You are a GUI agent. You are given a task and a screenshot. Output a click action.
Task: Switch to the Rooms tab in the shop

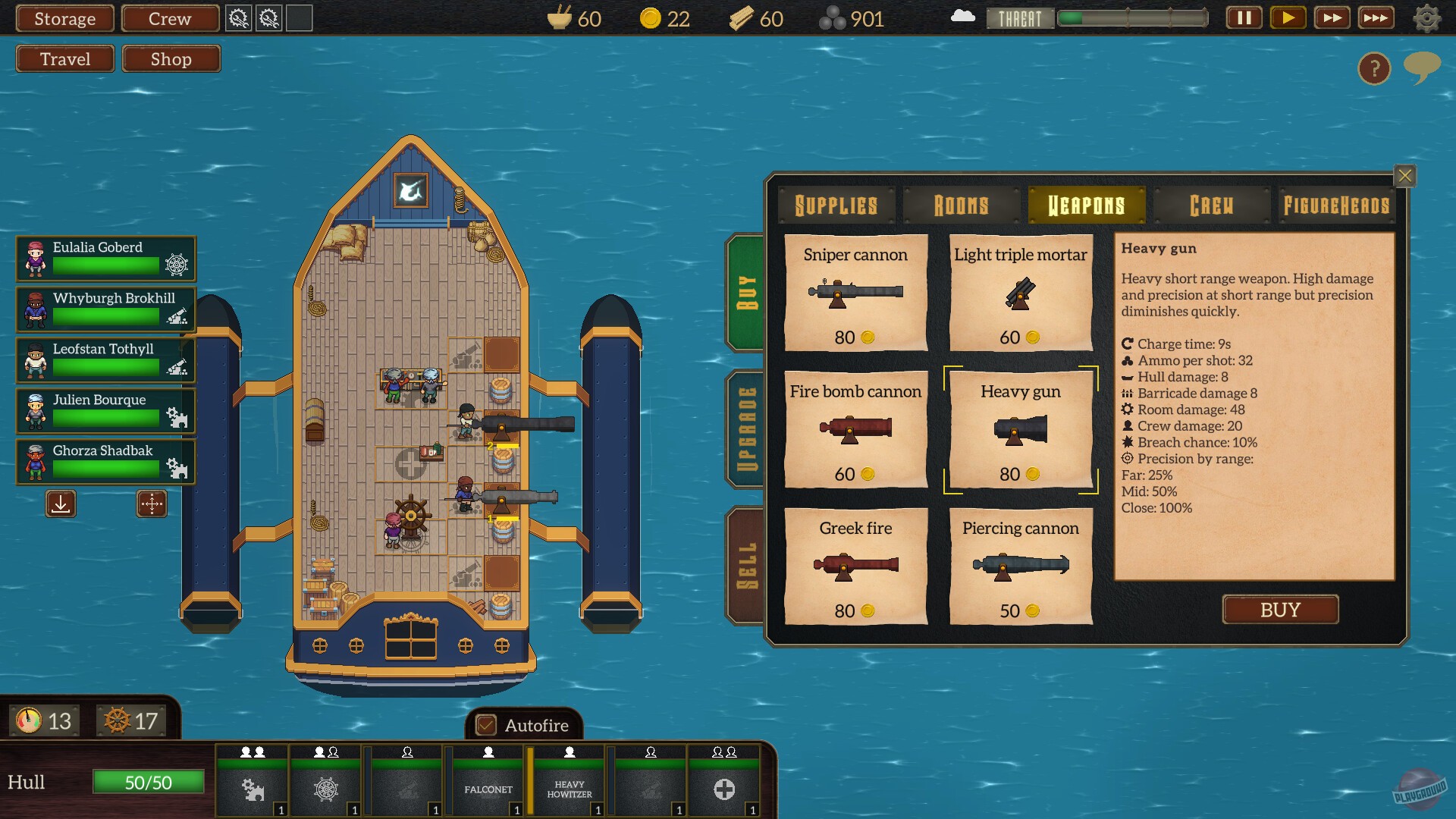(x=961, y=205)
